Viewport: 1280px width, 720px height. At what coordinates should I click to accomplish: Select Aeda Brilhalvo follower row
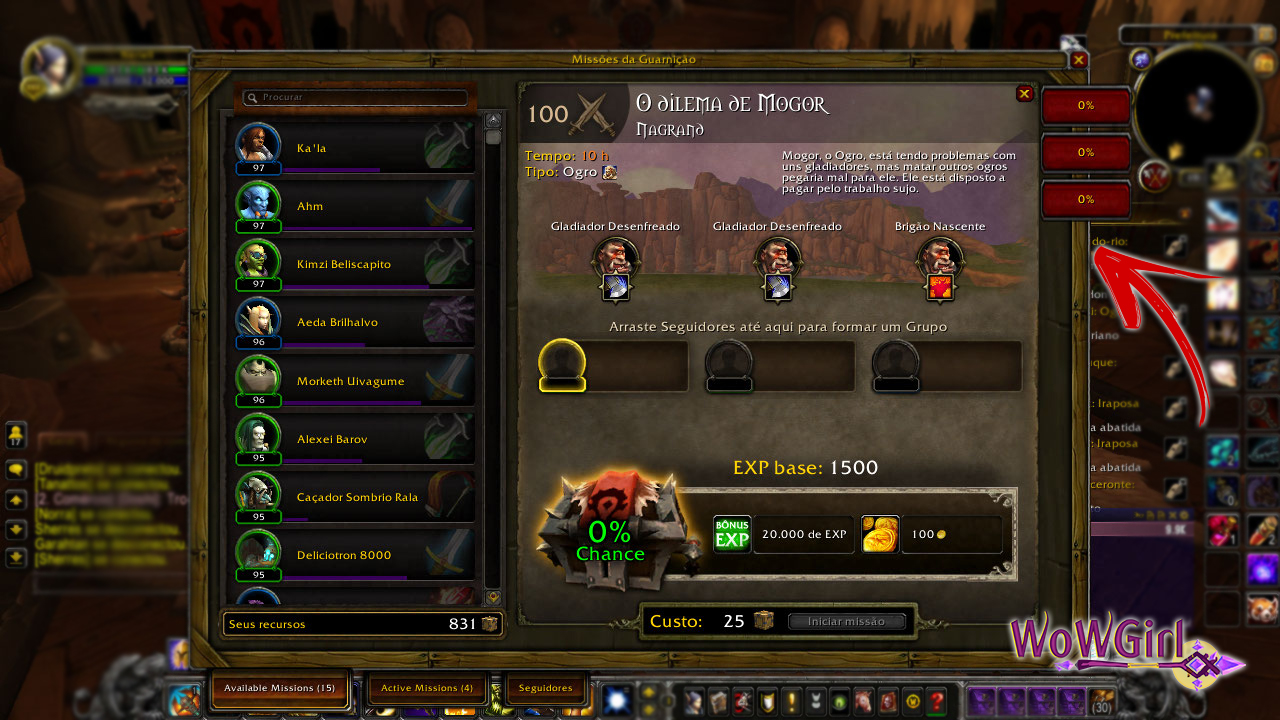pos(355,322)
